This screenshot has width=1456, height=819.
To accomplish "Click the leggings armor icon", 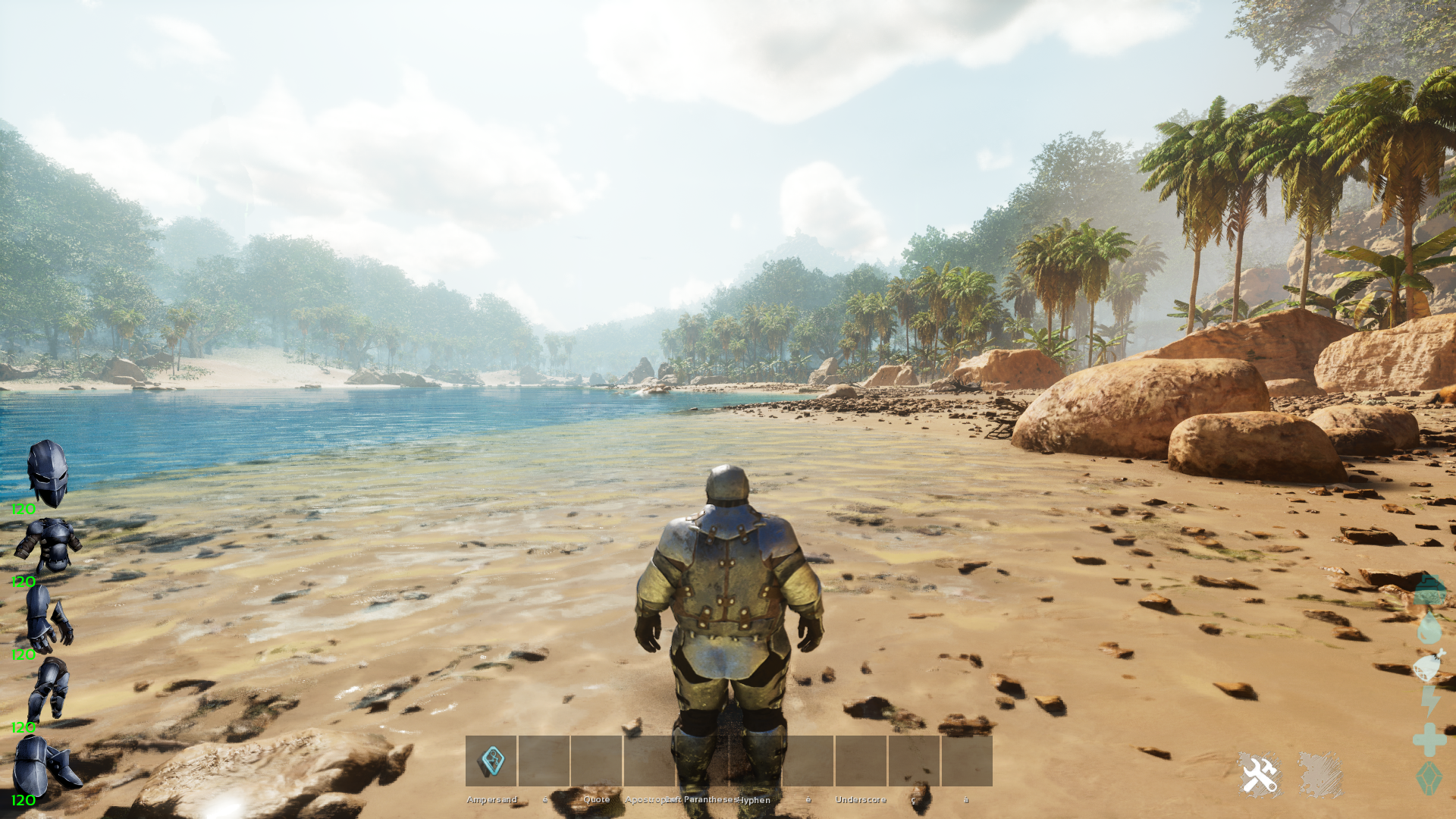I will 49,689.
